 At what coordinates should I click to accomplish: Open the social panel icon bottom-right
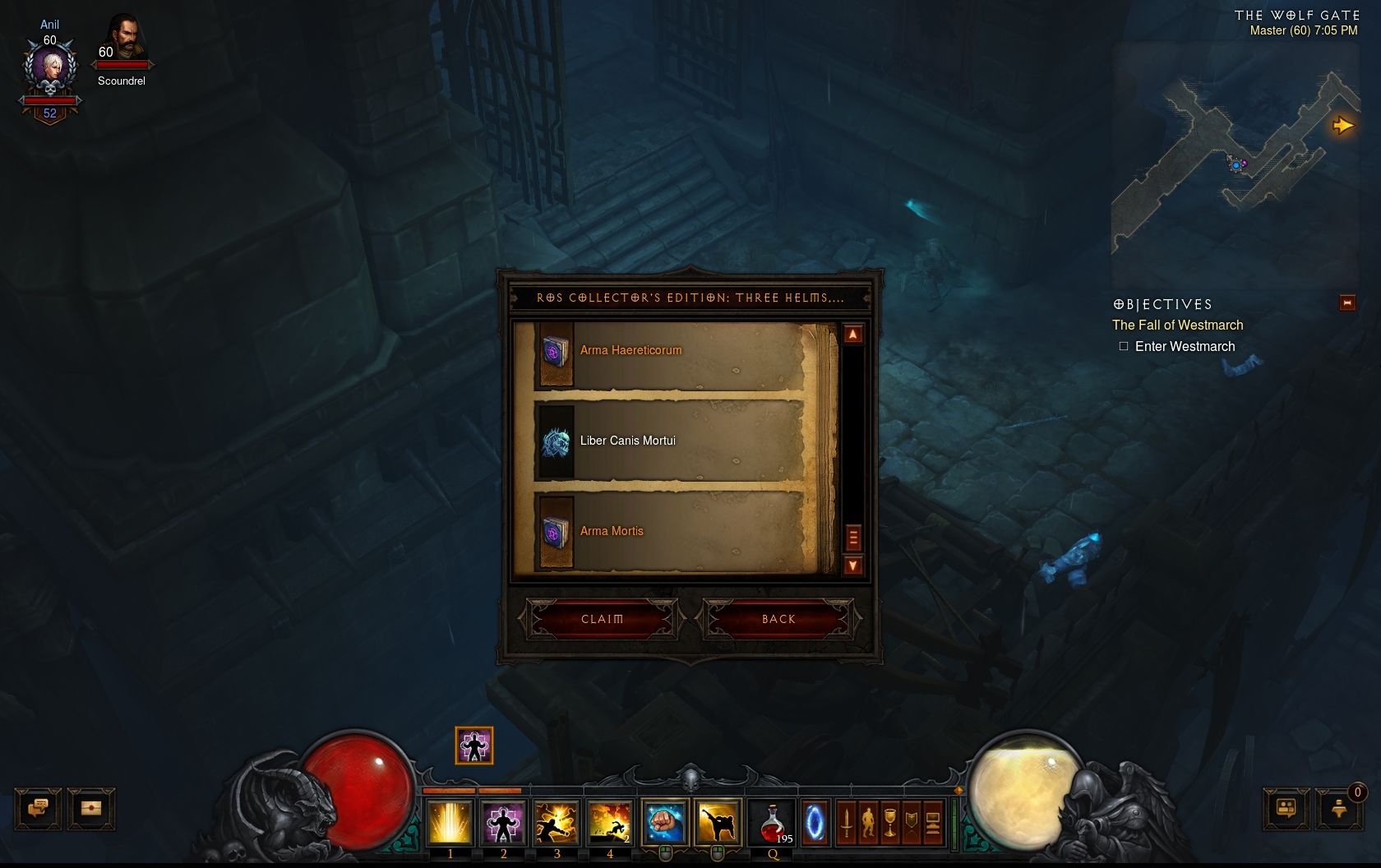(x=1286, y=810)
